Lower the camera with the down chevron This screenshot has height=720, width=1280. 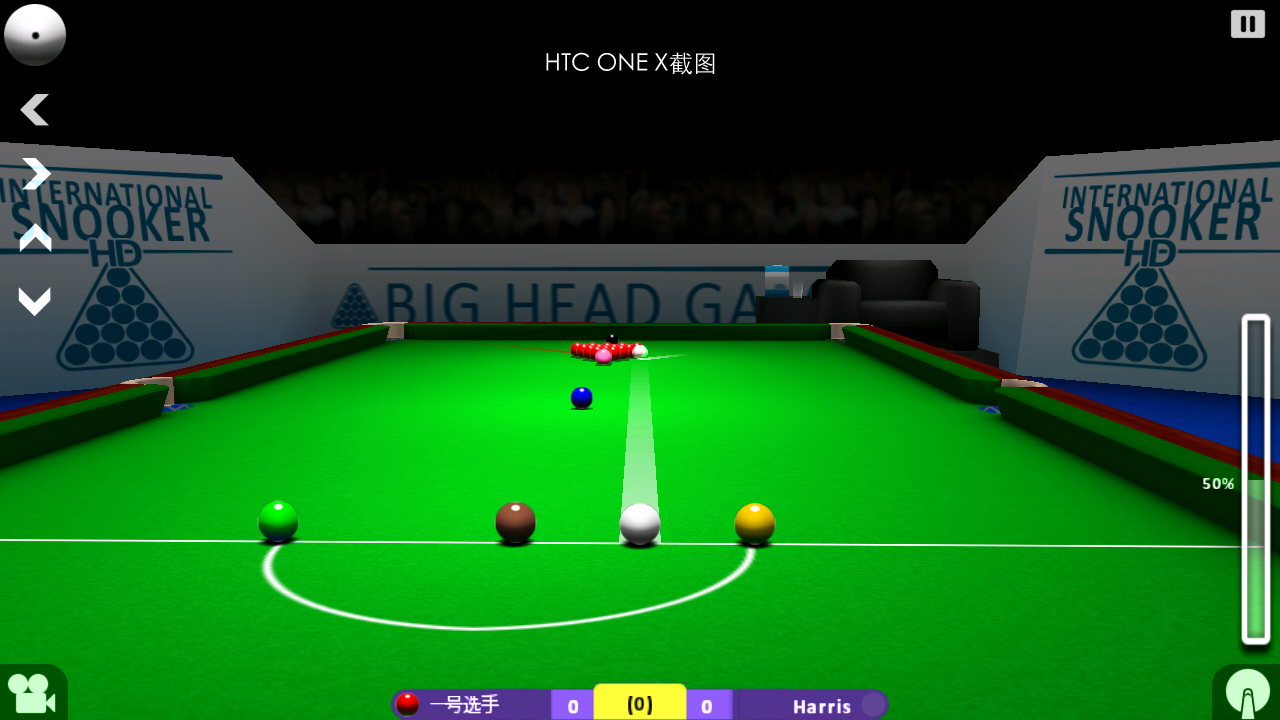click(x=35, y=300)
